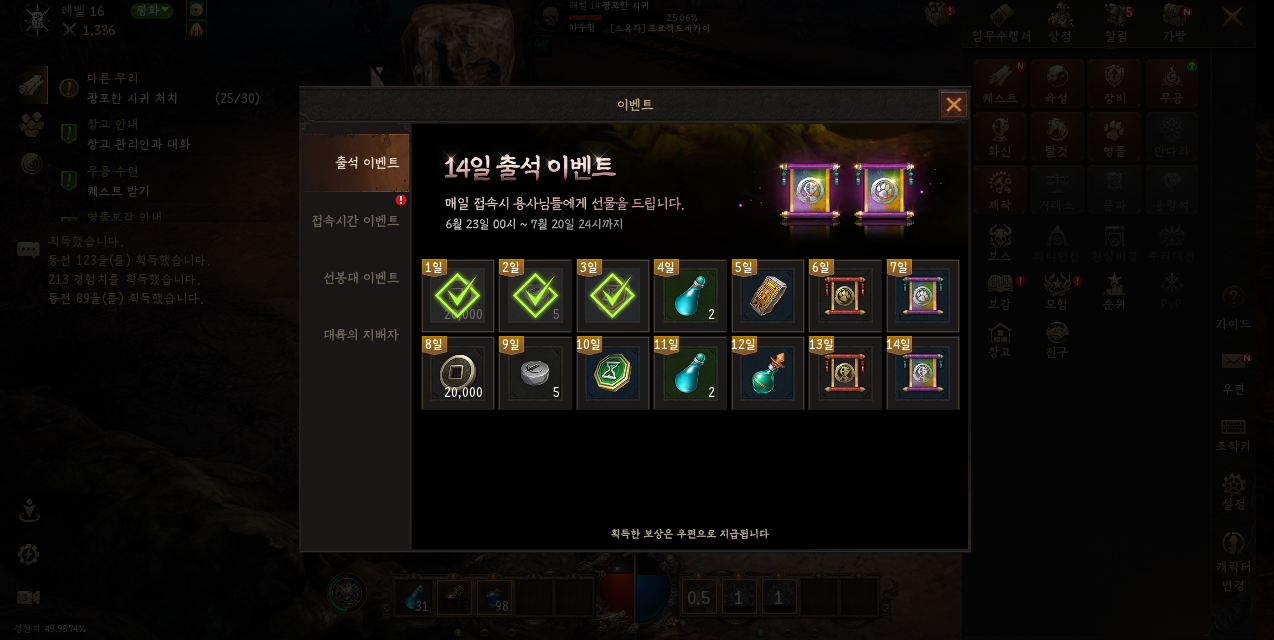Open the 알림 notifications
The image size is (1274, 640).
click(x=1117, y=22)
